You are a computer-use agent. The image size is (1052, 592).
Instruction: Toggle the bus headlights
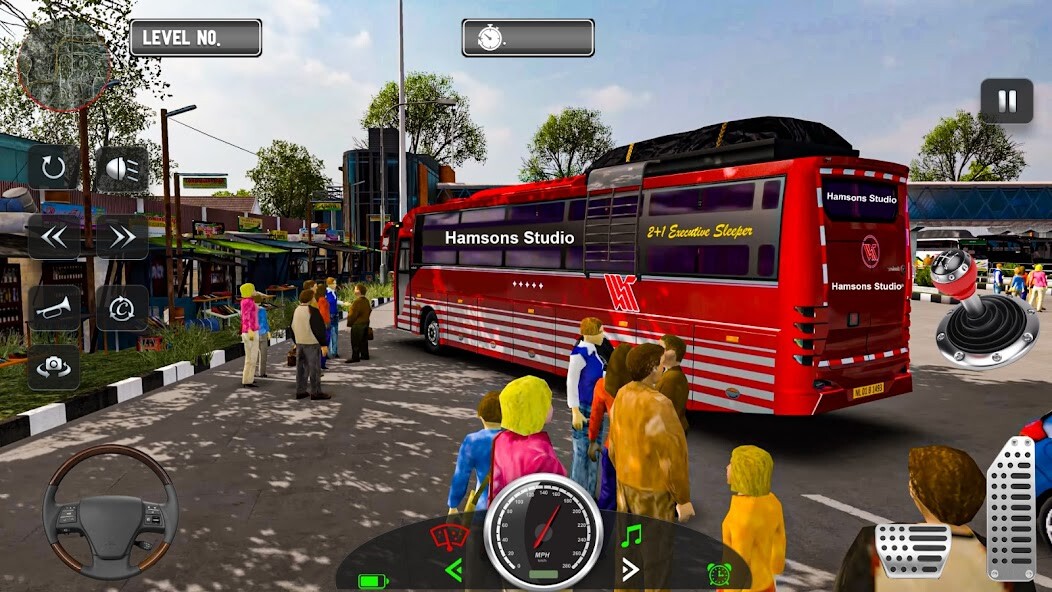[x=122, y=169]
